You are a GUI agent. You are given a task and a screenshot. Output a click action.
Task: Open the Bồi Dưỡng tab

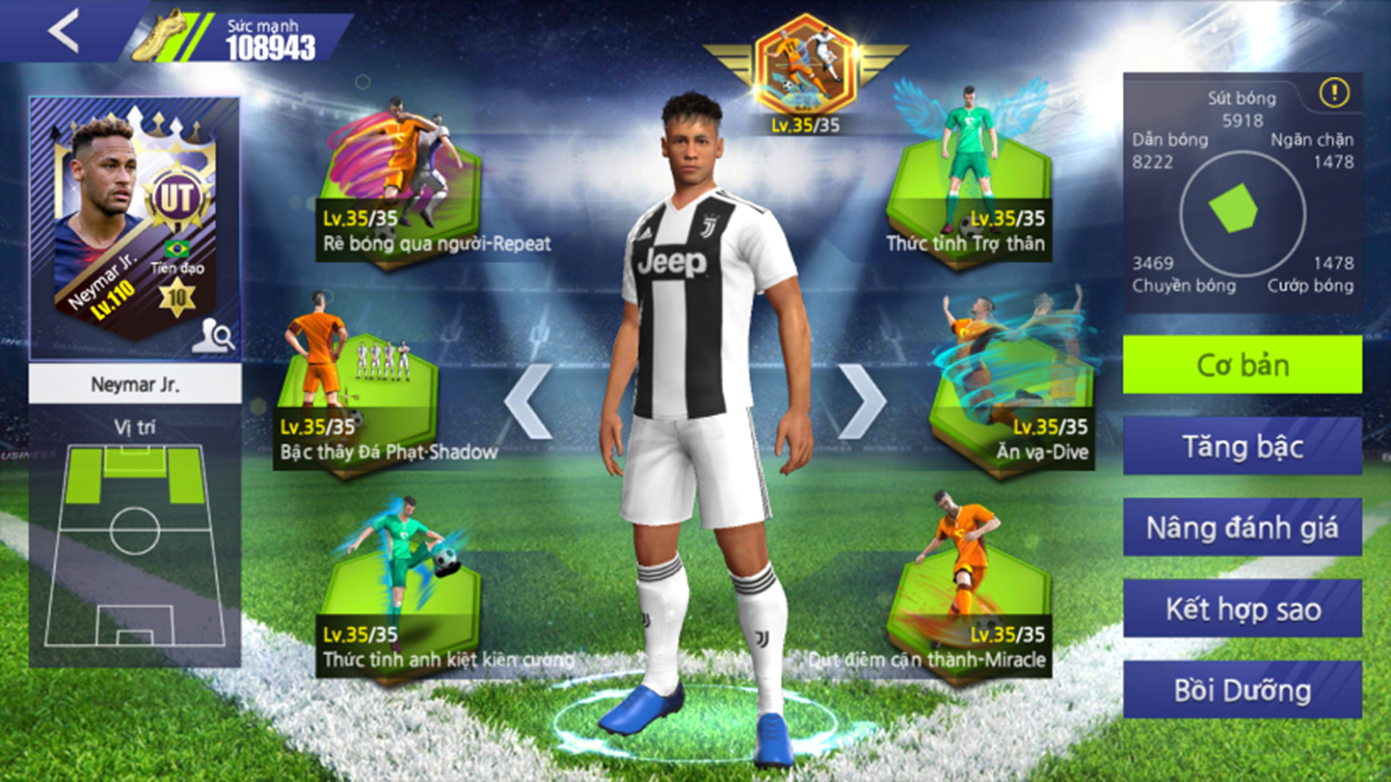tap(1242, 690)
